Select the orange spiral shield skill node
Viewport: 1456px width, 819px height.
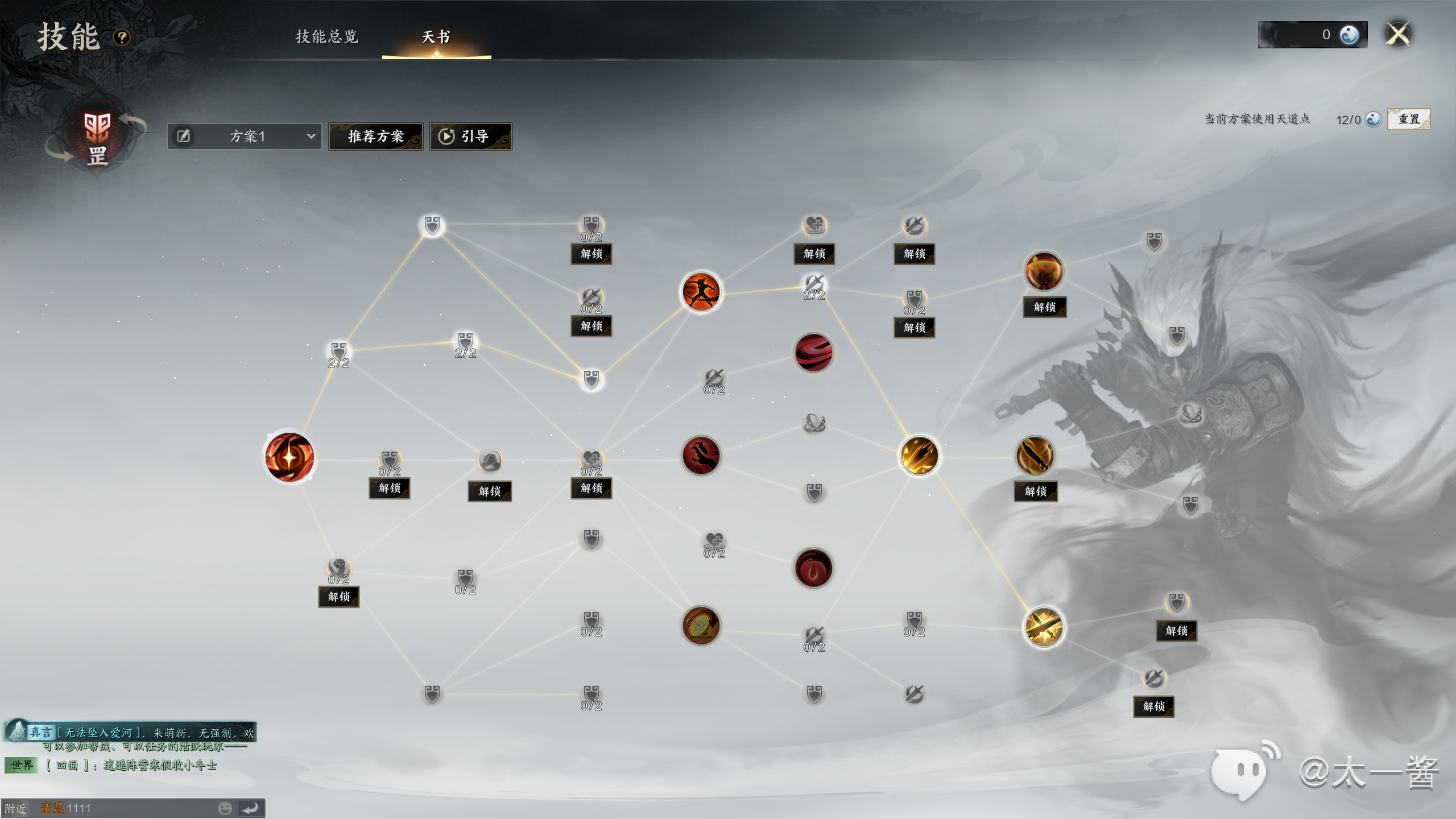coord(701,626)
